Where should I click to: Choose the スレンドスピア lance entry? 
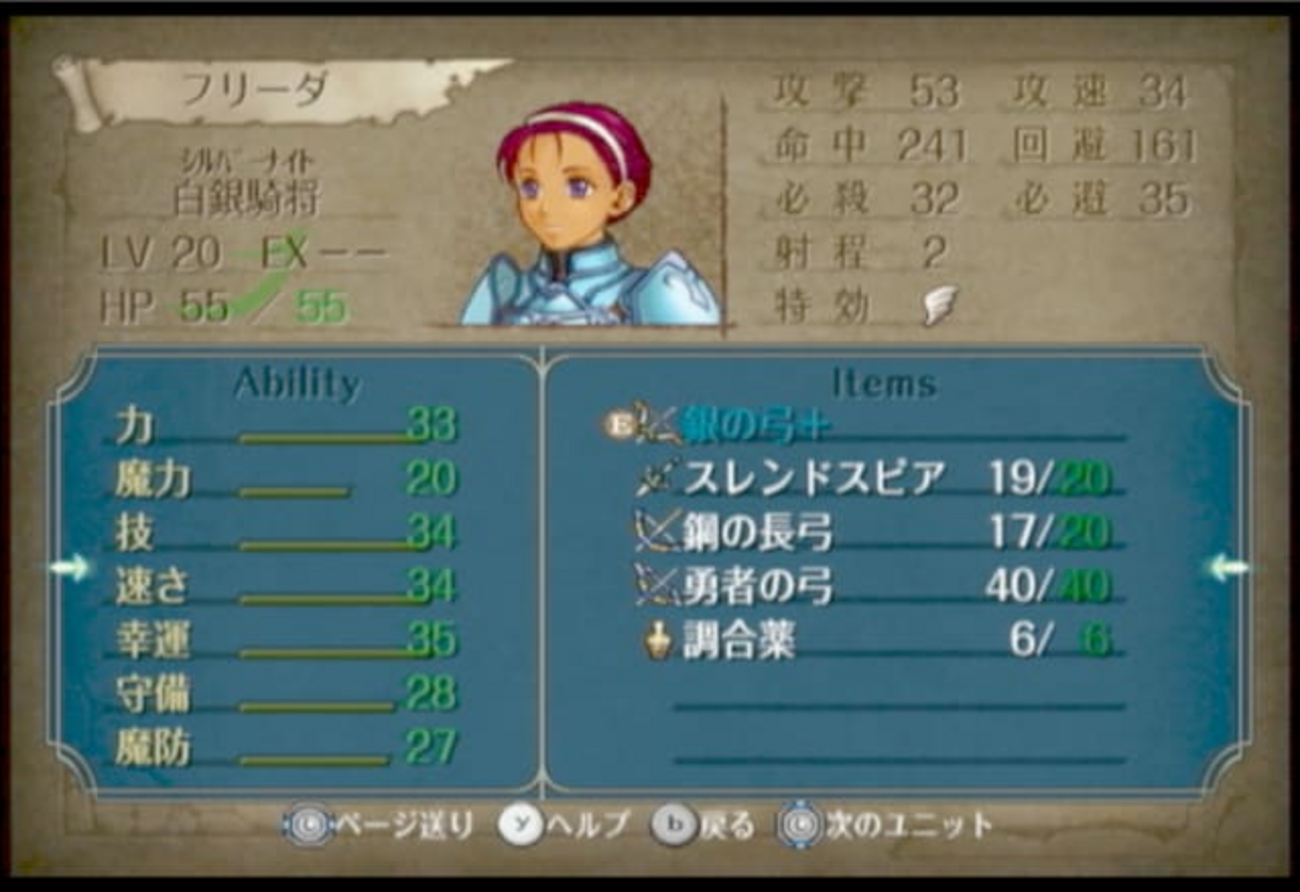(813, 479)
